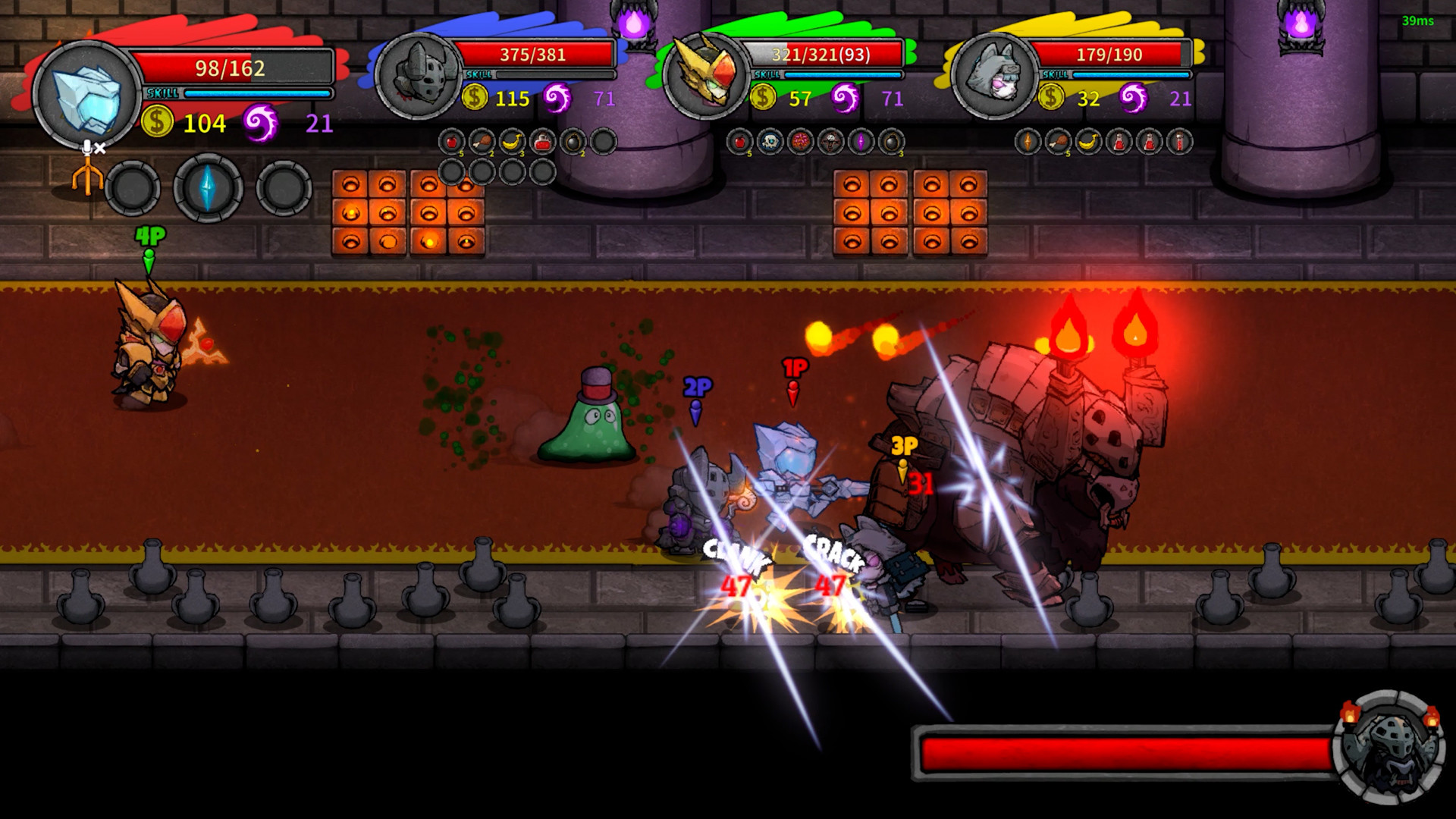Toggle the microphone mute icon under Player 1's portrait

[93, 149]
